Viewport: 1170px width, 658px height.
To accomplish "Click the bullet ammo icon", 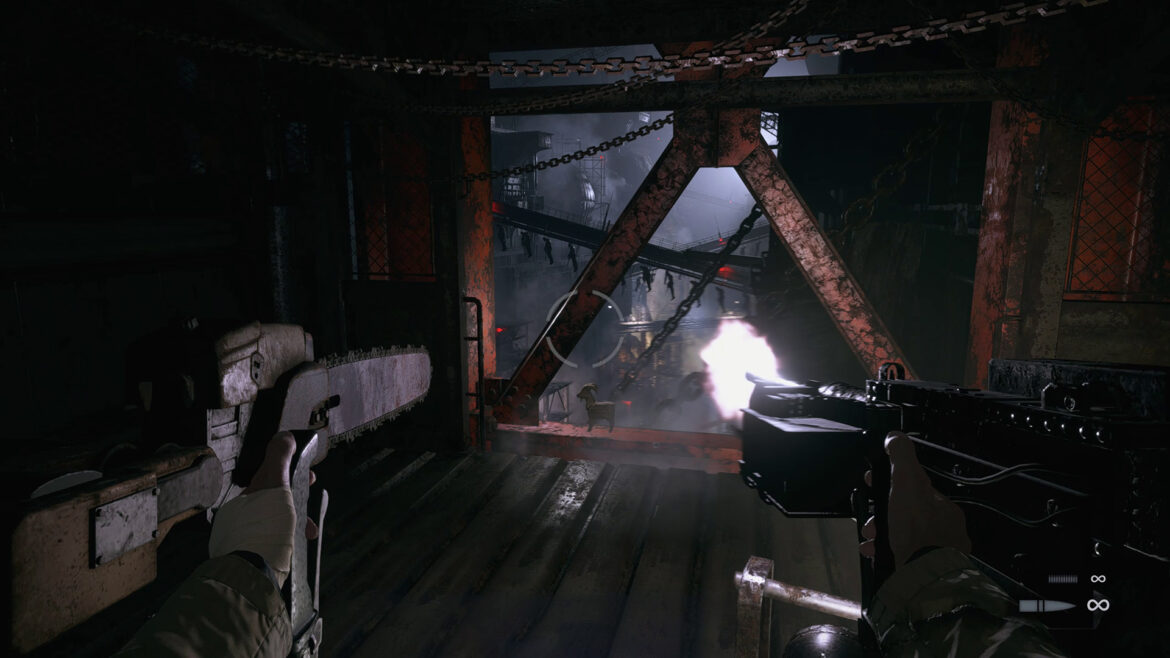I will 1047,605.
